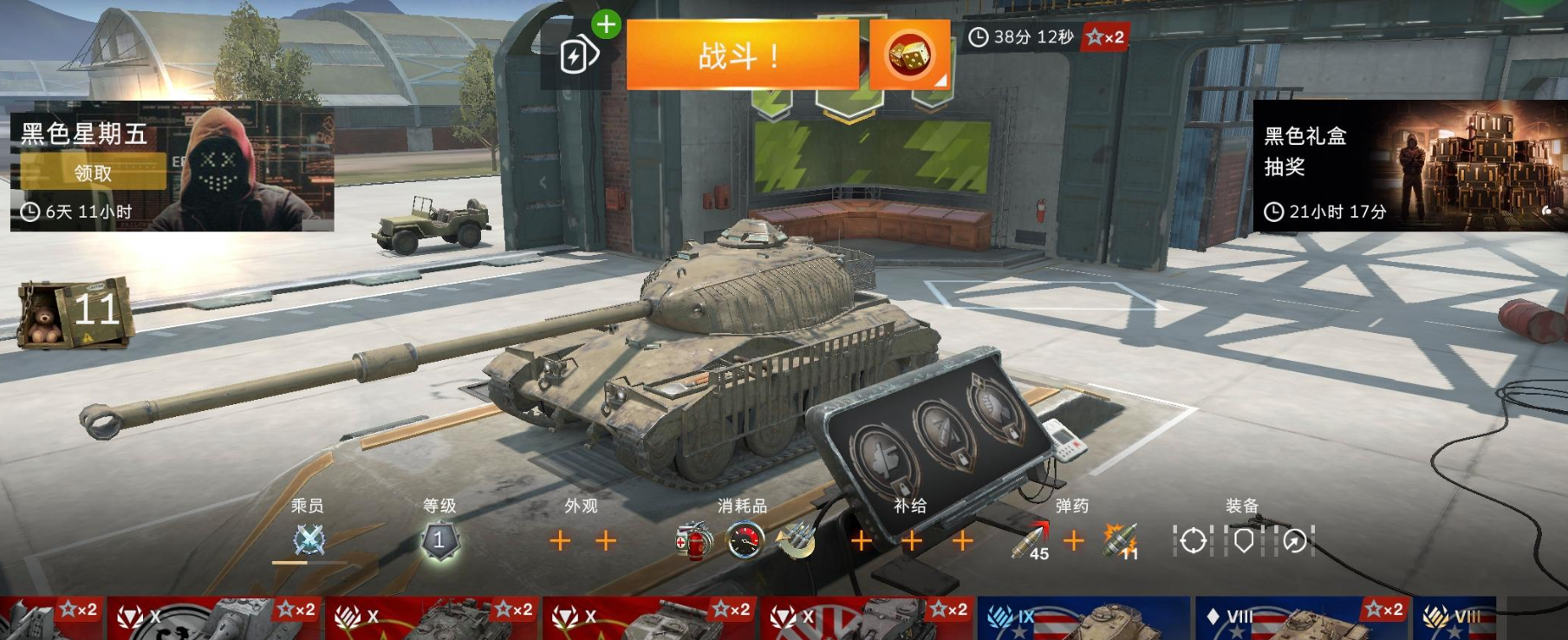The width and height of the screenshot is (1568, 640).
Task: Select the tier VIII diamond American tank
Action: coord(1300,618)
